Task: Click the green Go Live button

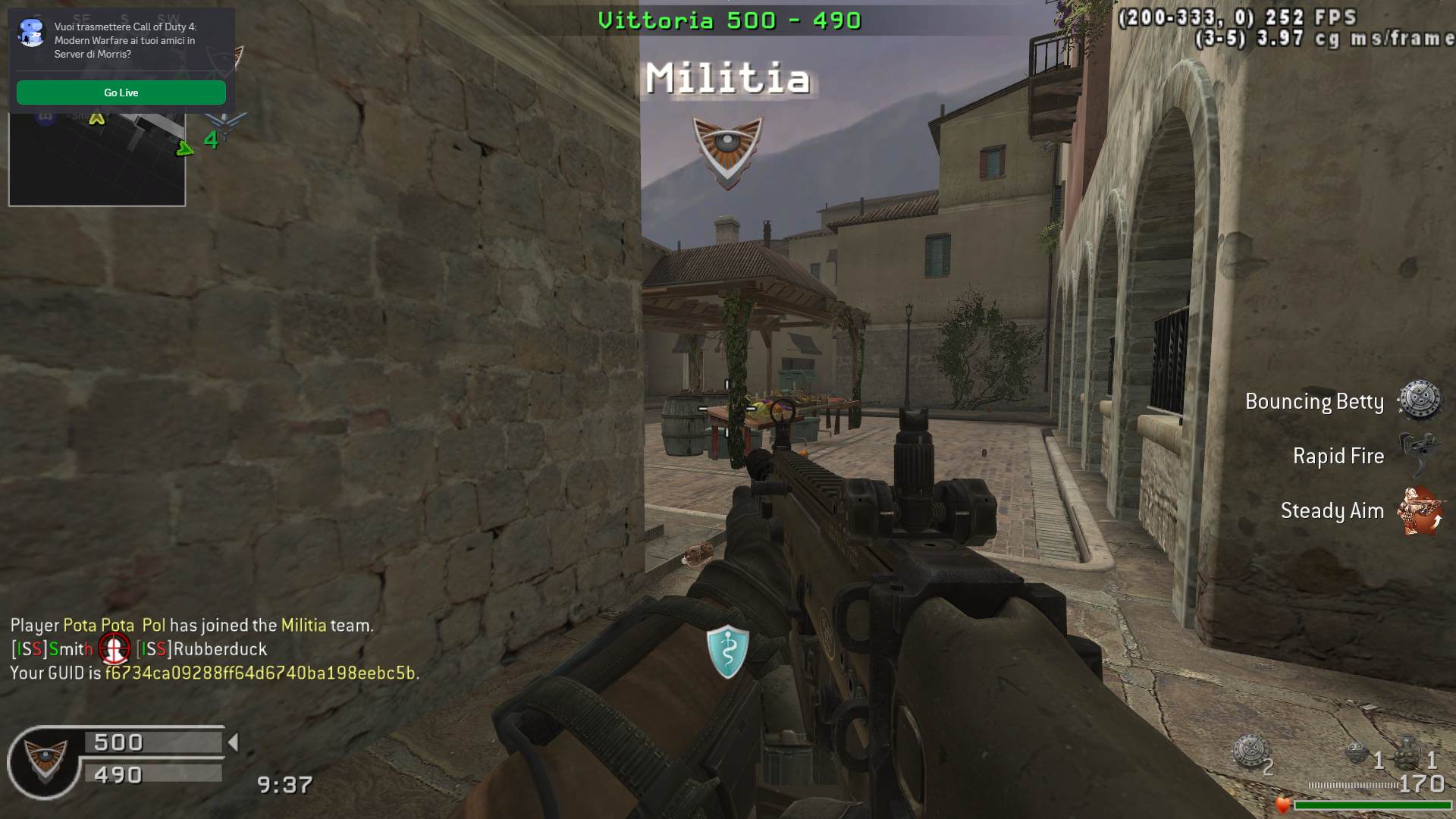Action: coord(121,93)
